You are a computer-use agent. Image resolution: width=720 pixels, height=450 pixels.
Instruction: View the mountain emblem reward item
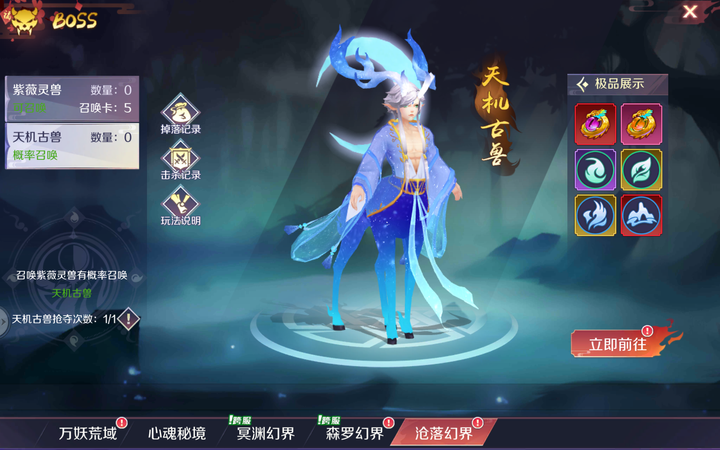[x=641, y=215]
